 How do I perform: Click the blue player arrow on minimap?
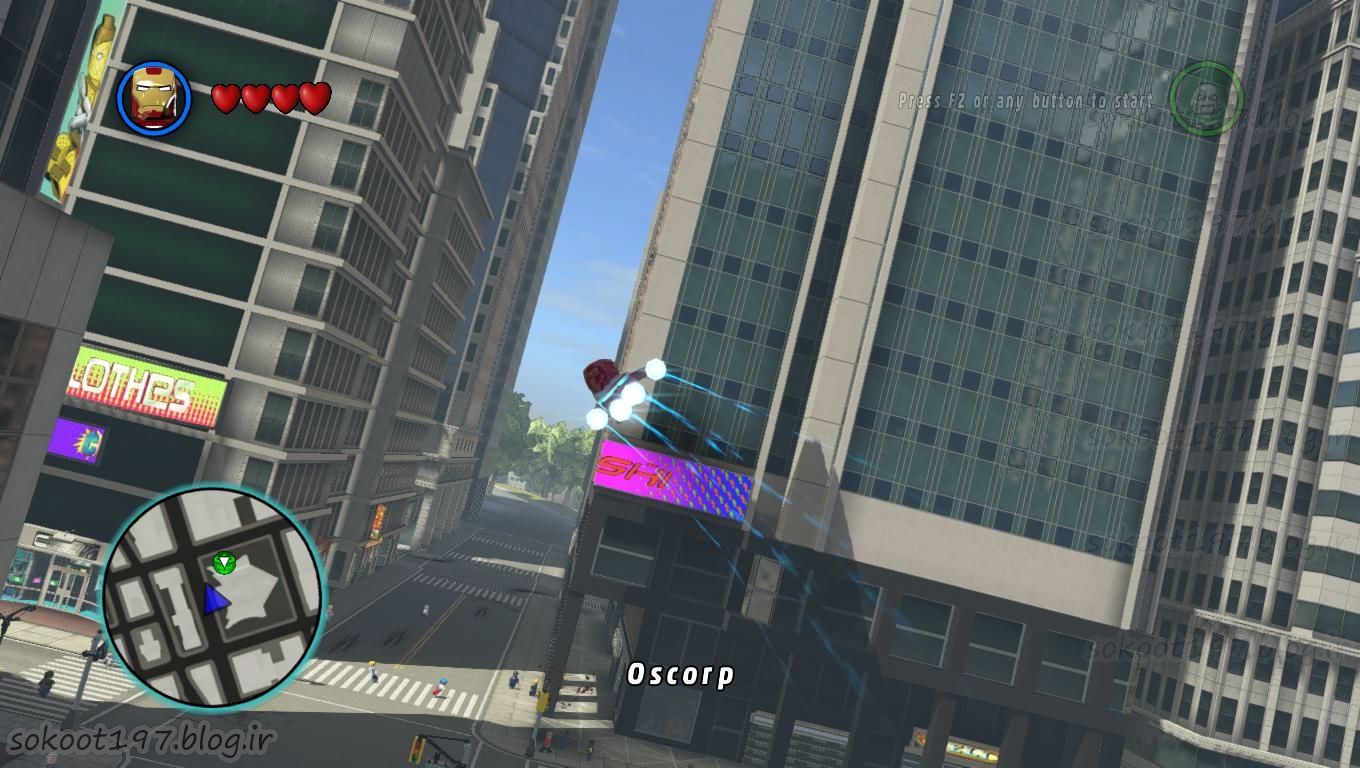coord(215,599)
